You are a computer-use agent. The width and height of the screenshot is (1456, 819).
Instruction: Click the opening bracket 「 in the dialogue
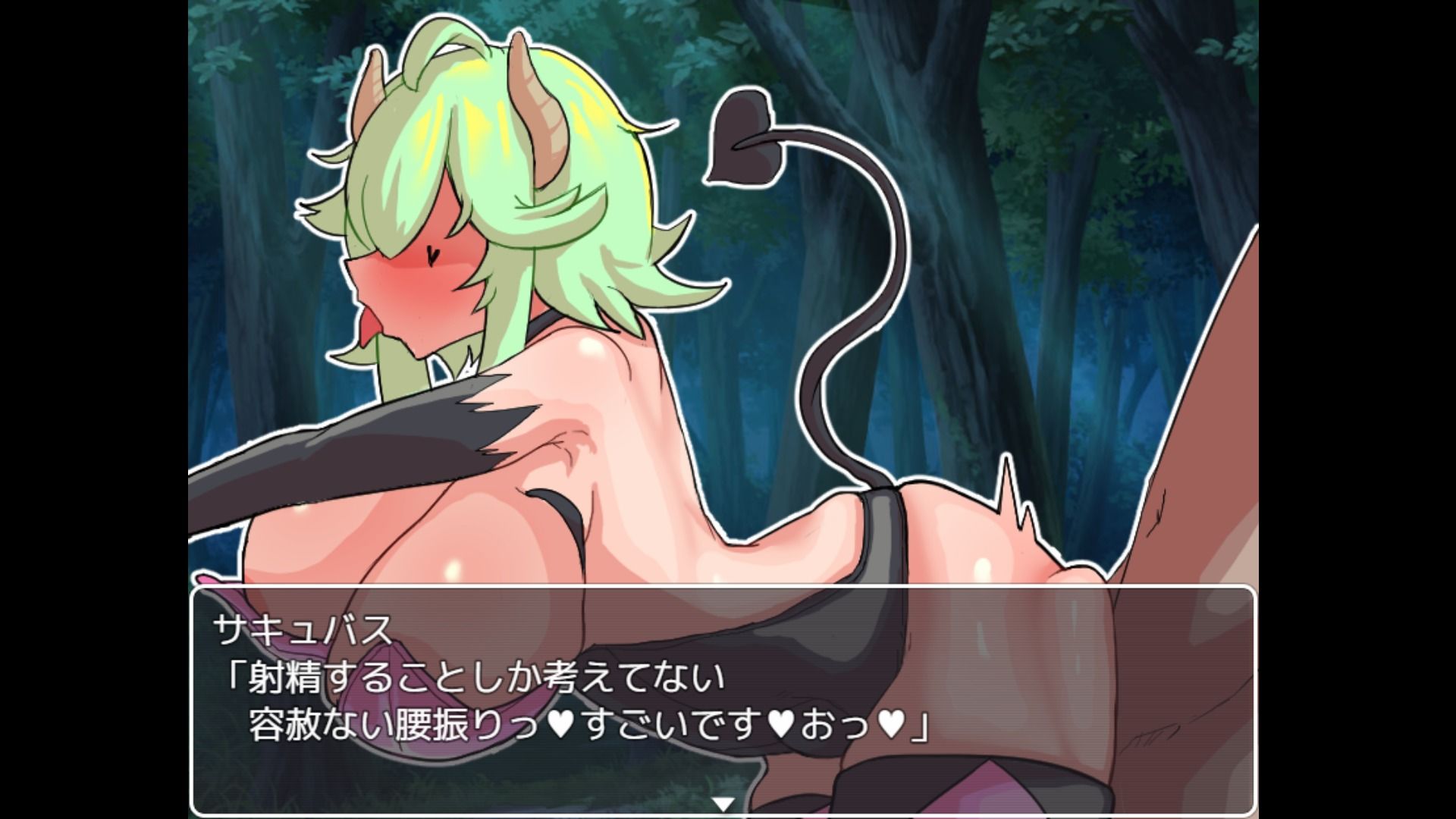pos(237,671)
